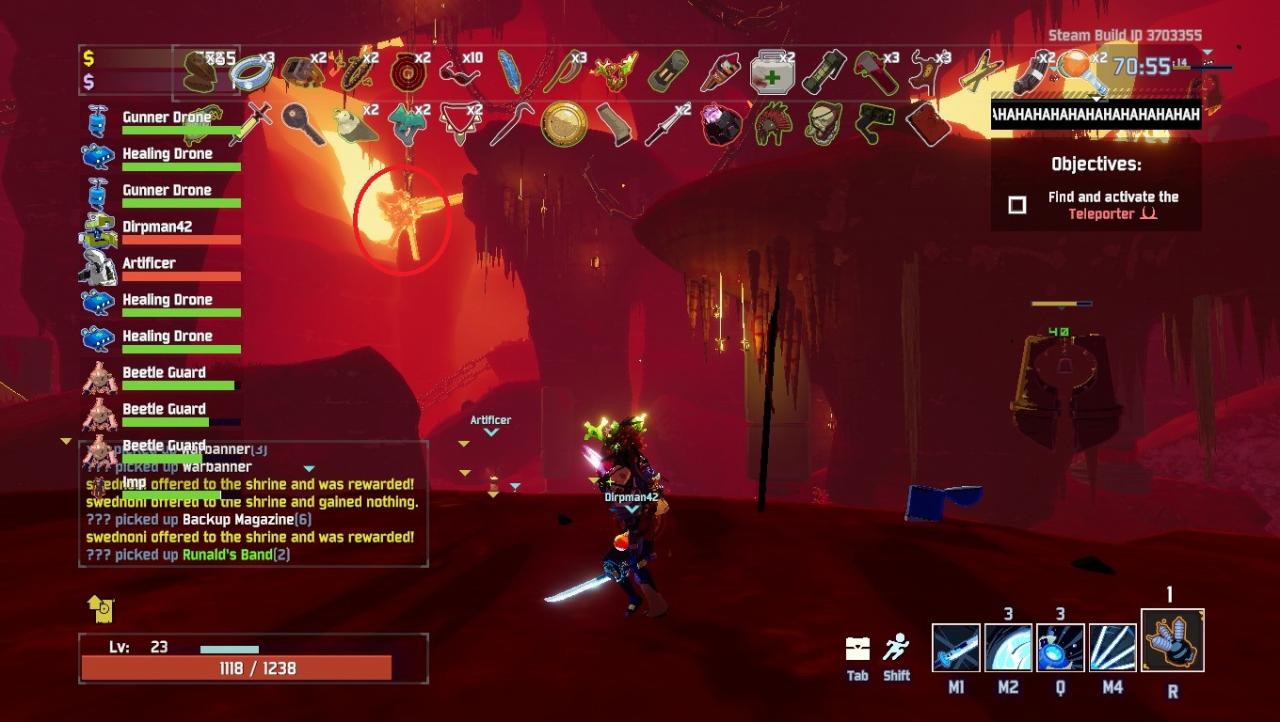Activate the Whirlwind secondary ability
This screenshot has height=722, width=1280.
coord(1008,647)
